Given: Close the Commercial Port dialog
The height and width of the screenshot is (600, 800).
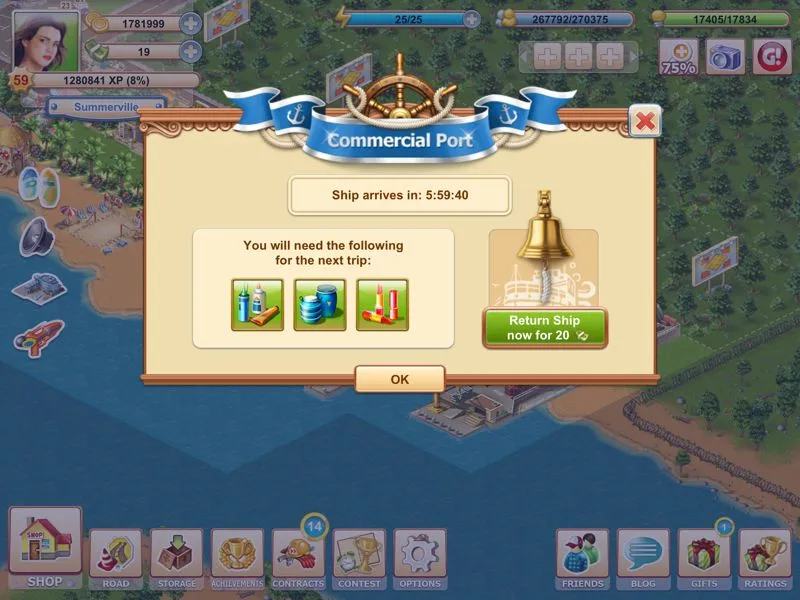Looking at the screenshot, I should pyautogui.click(x=645, y=121).
